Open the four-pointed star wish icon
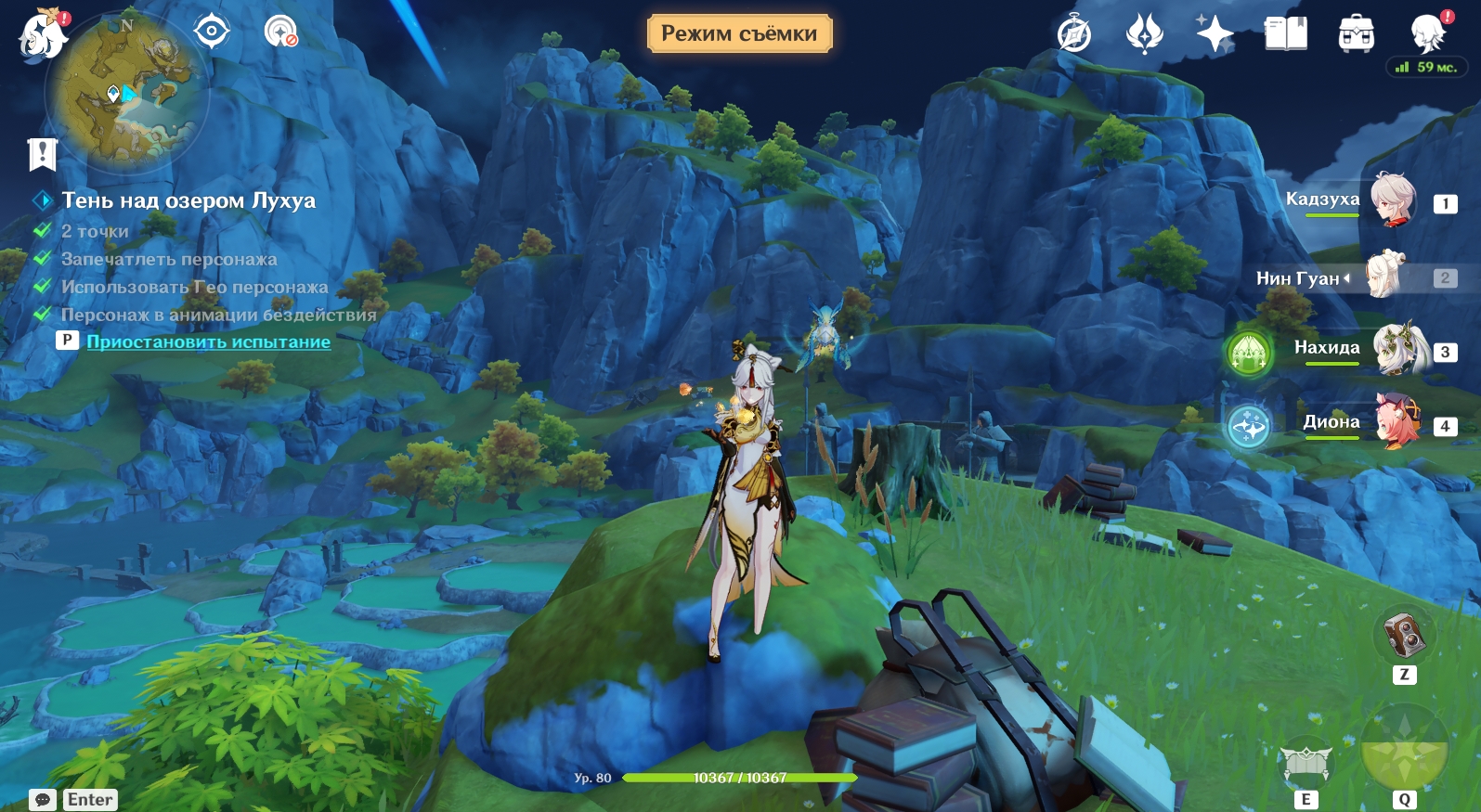Image resolution: width=1481 pixels, height=812 pixels. coord(1215,34)
